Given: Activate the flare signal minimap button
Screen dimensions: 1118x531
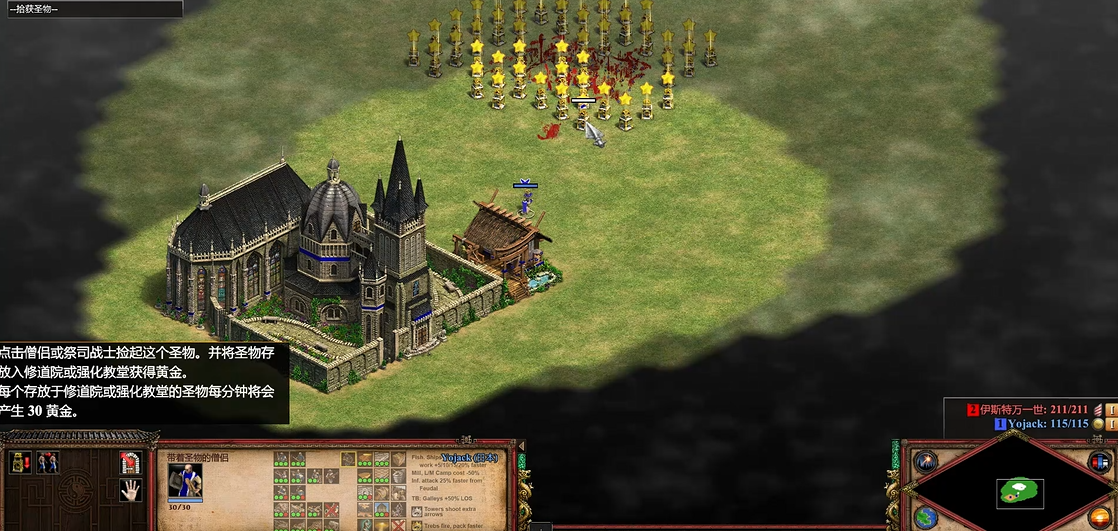Looking at the screenshot, I should click(924, 462).
